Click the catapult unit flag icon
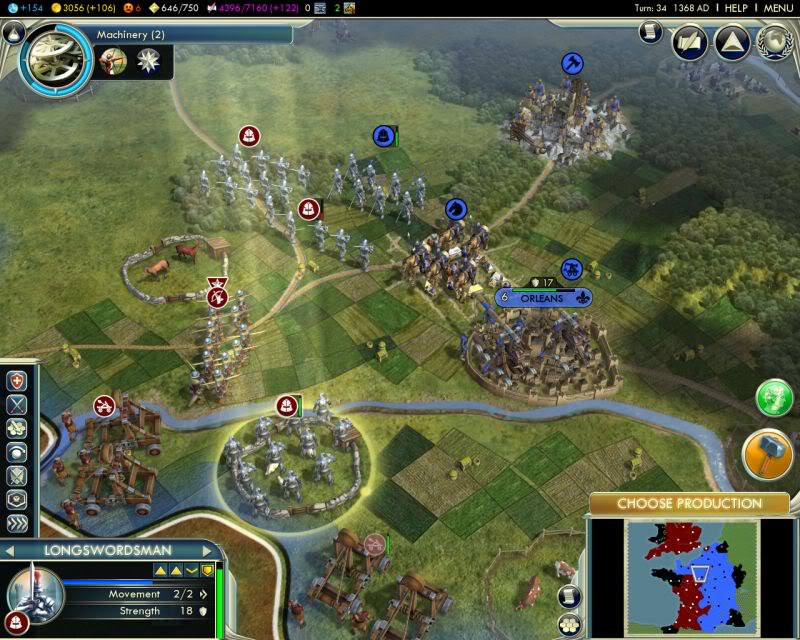 [x=103, y=405]
